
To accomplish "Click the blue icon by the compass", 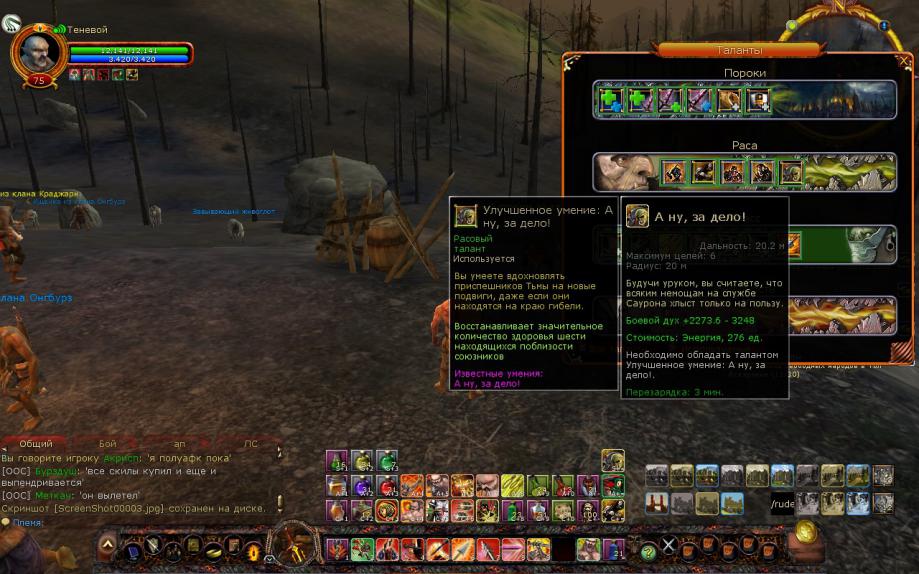I will [884, 26].
